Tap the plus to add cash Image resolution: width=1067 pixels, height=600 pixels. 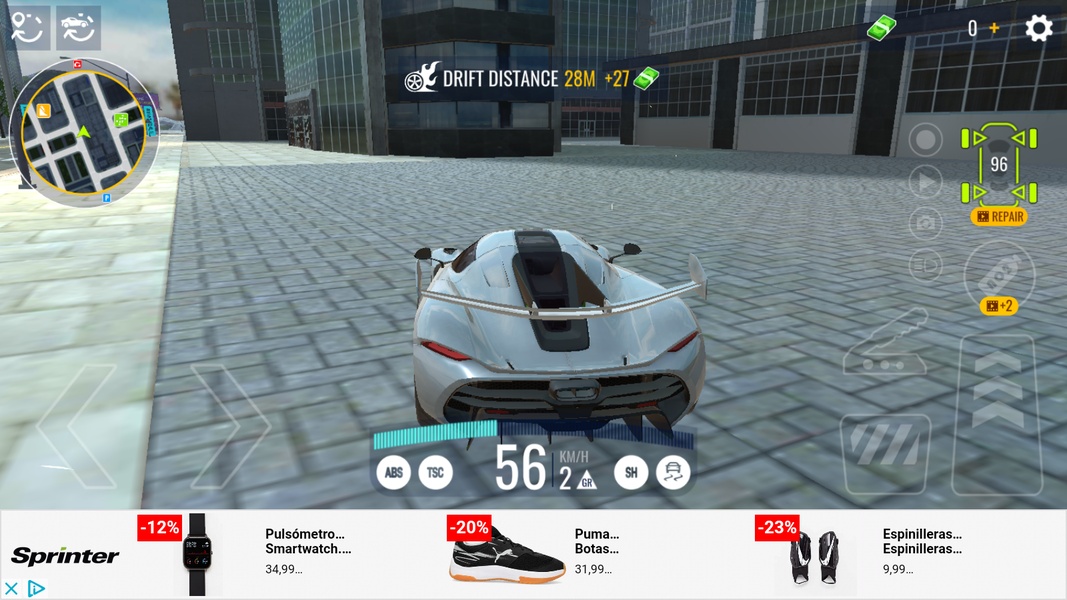tap(994, 29)
